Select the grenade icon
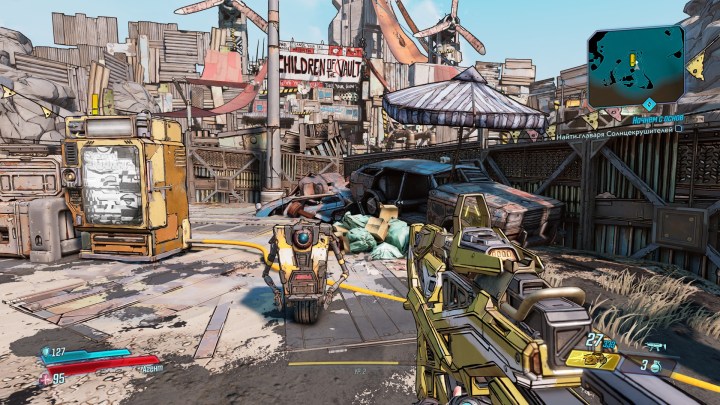 point(653,367)
